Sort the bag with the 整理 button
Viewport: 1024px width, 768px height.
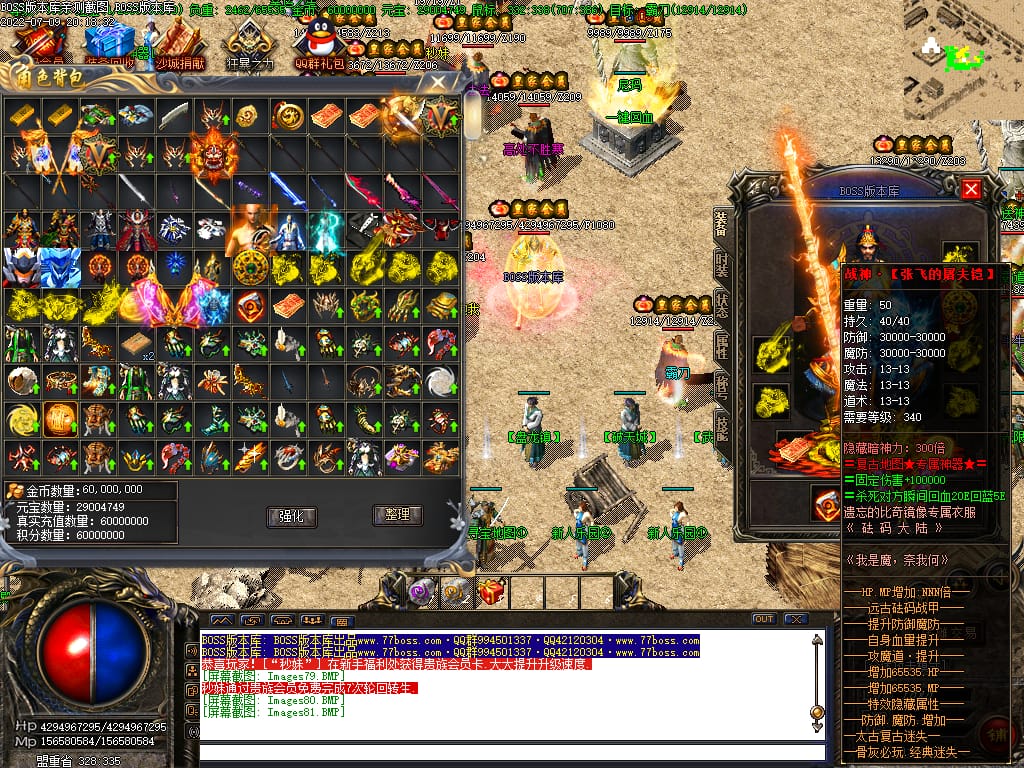(x=397, y=515)
